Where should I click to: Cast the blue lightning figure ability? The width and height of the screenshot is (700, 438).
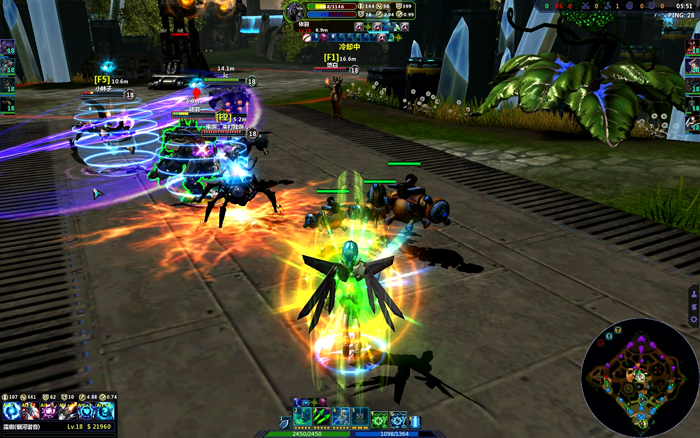pos(341,417)
